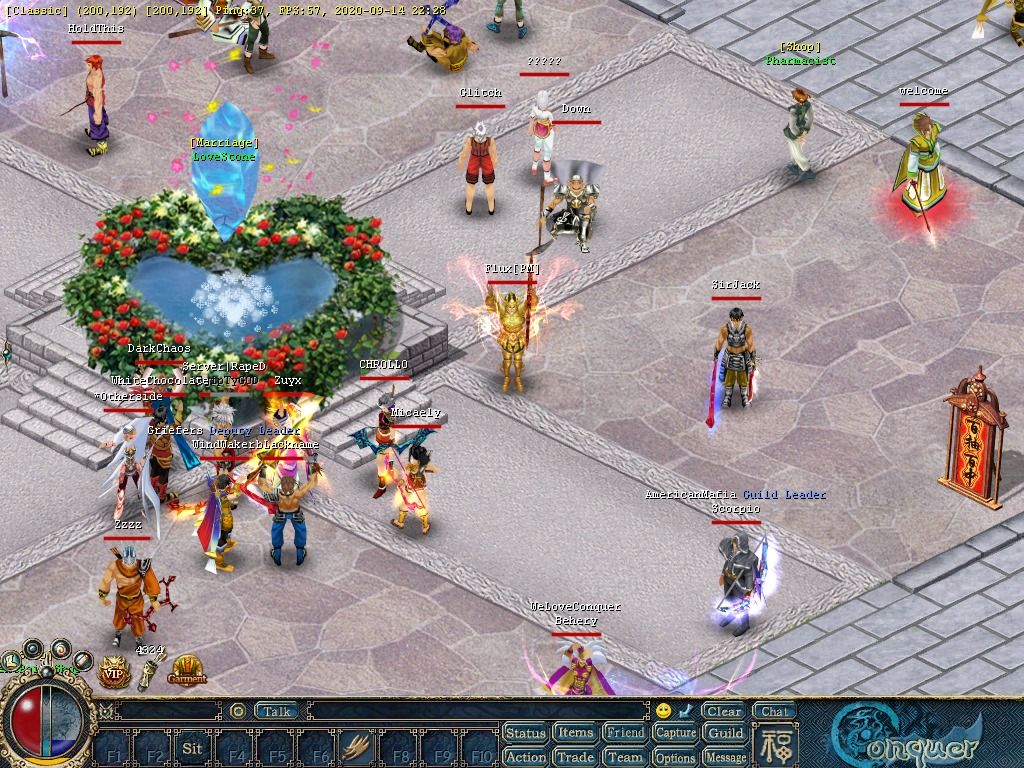Open the Status window

[x=525, y=733]
